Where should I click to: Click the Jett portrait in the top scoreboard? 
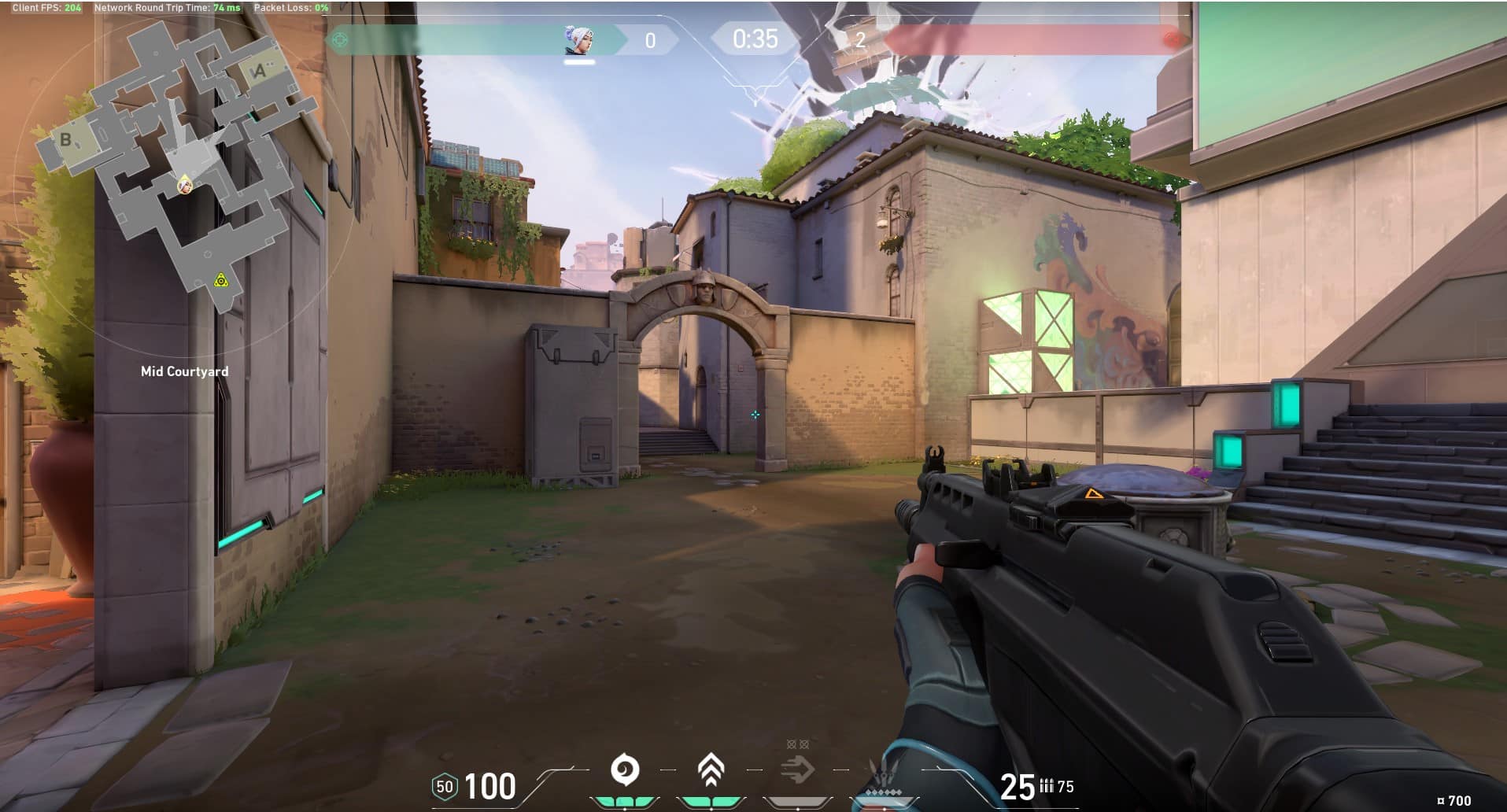(x=579, y=39)
